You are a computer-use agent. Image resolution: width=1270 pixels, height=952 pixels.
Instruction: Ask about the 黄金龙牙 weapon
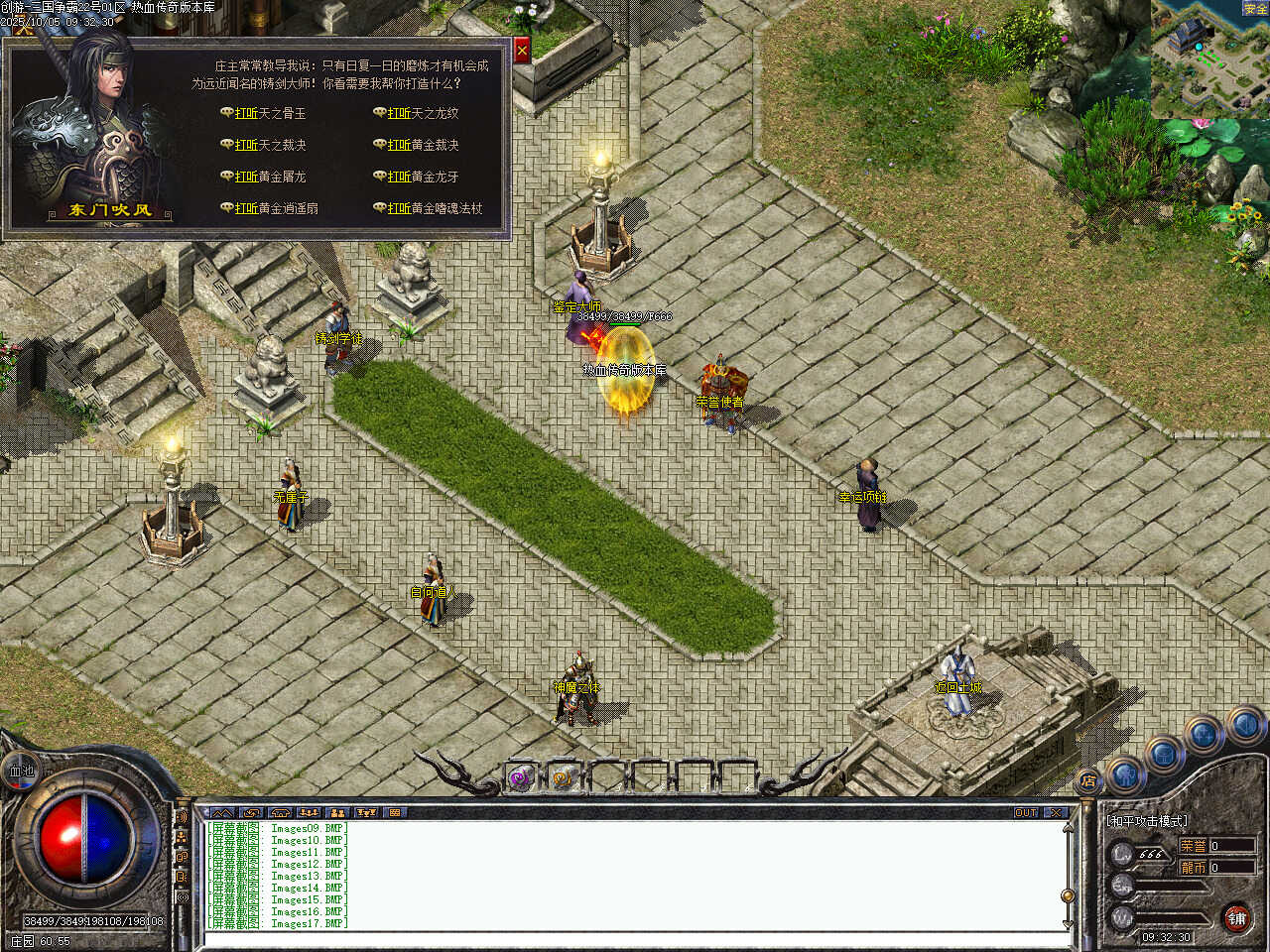pos(422,177)
